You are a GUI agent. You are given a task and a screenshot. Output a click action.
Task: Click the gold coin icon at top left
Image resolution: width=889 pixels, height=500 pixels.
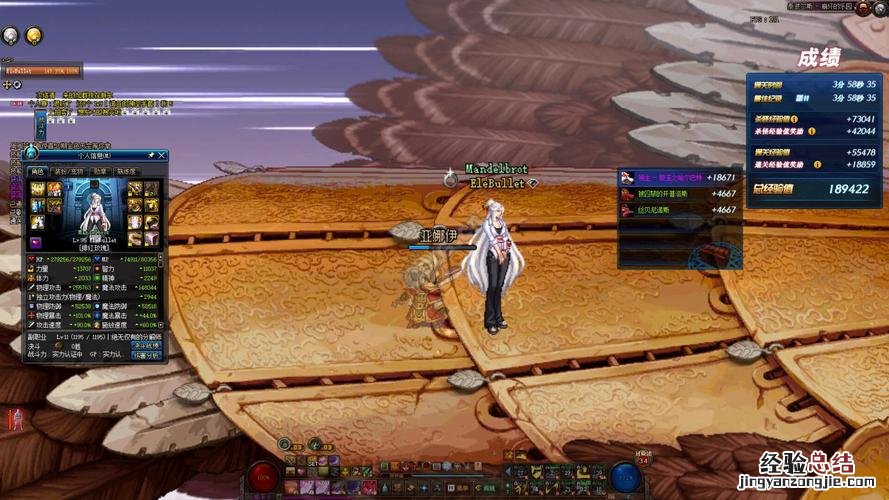click(x=33, y=36)
